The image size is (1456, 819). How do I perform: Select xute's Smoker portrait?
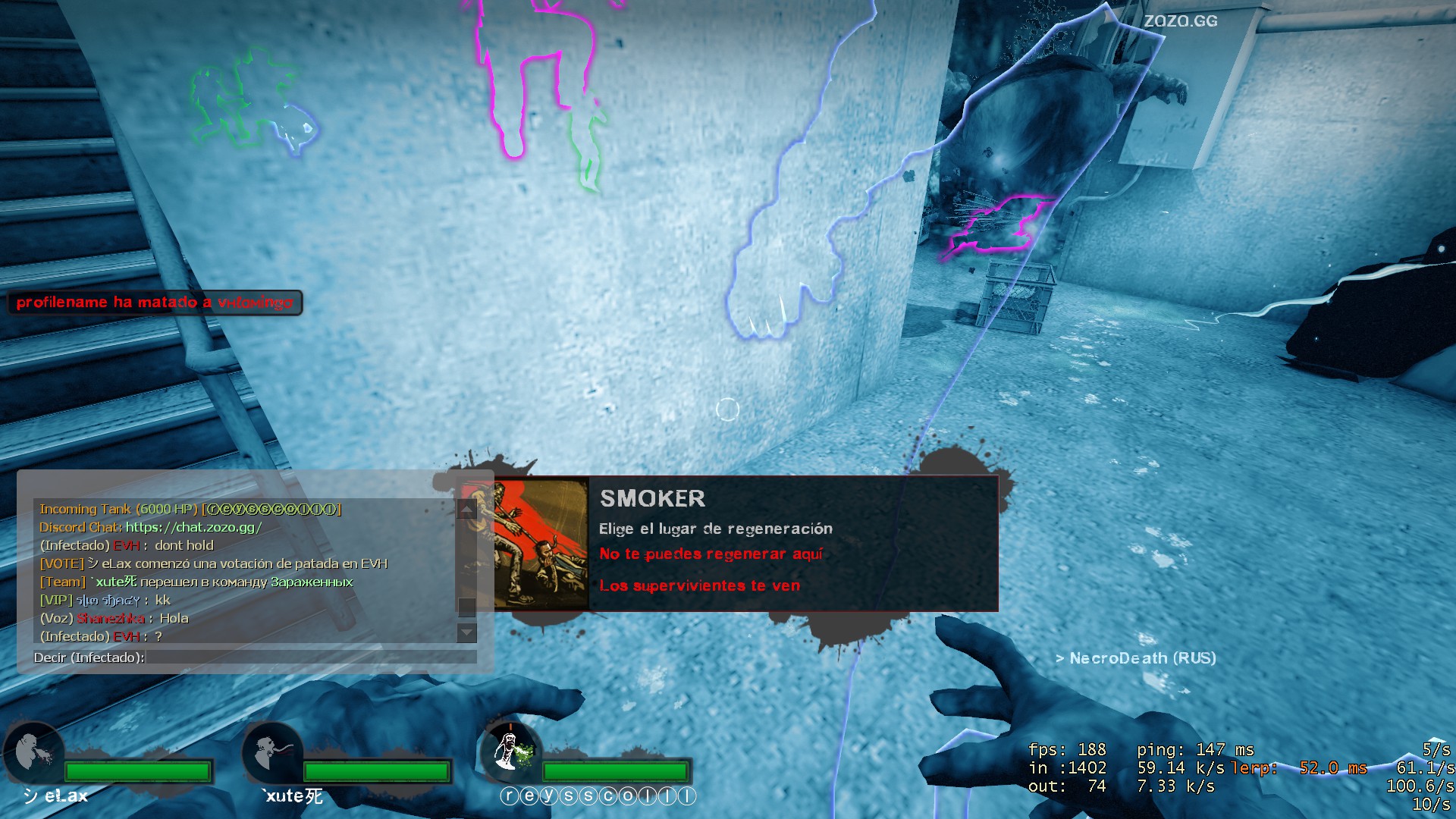(x=271, y=752)
